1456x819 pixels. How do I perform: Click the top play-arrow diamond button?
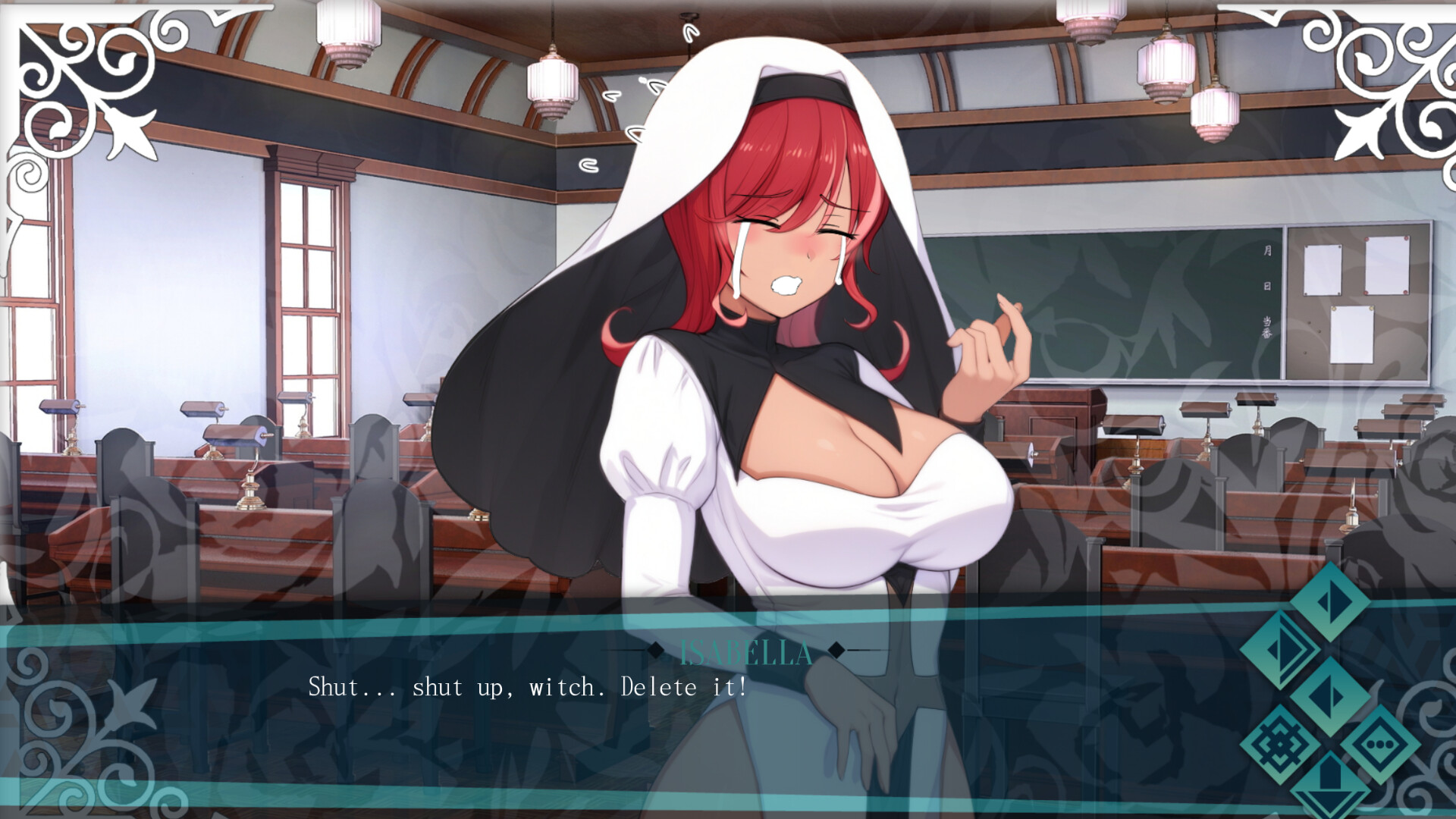tap(1330, 601)
